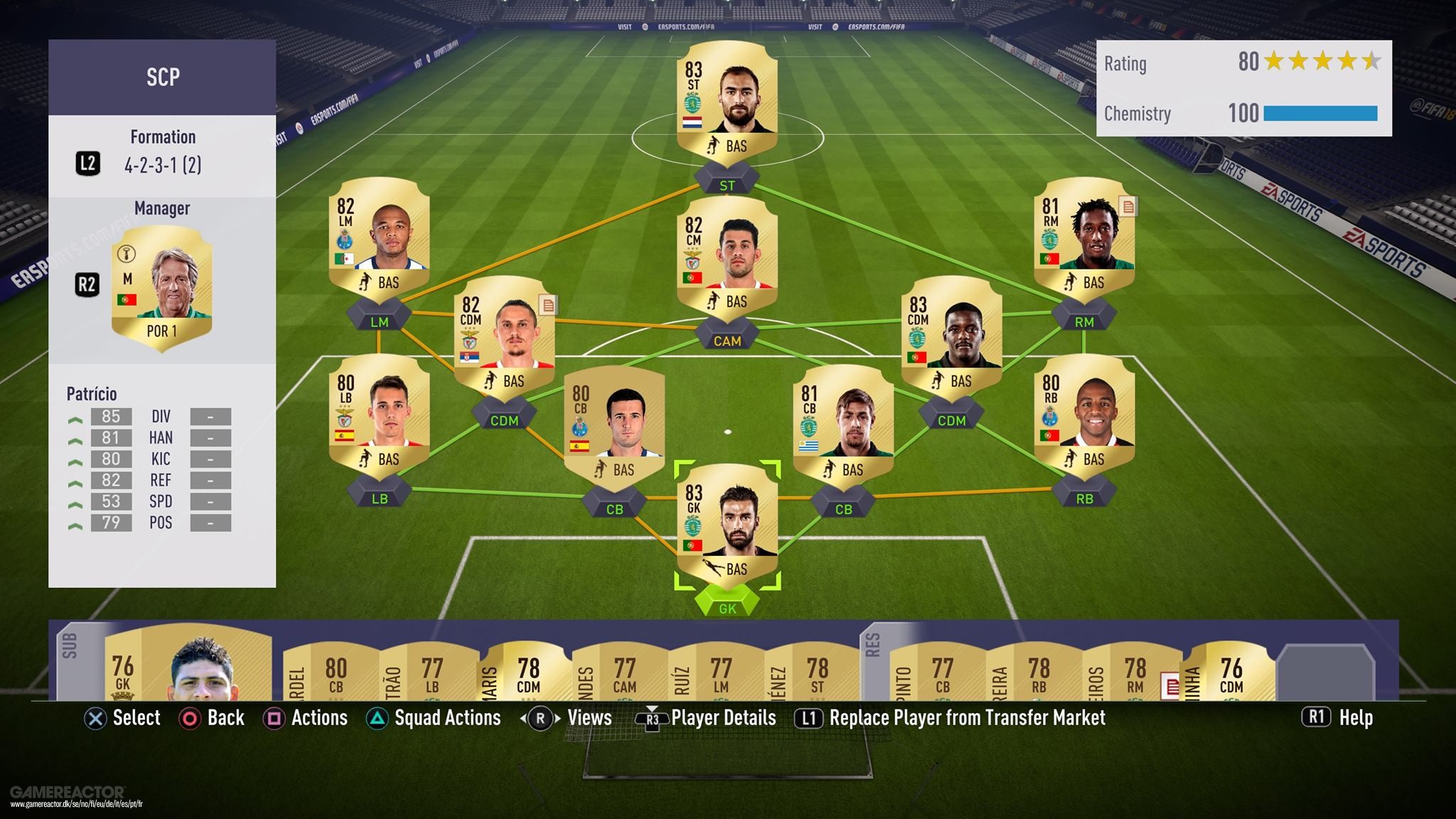Viewport: 1456px width, 819px height.
Task: Select the 83-rated CDM card
Action: tap(951, 336)
